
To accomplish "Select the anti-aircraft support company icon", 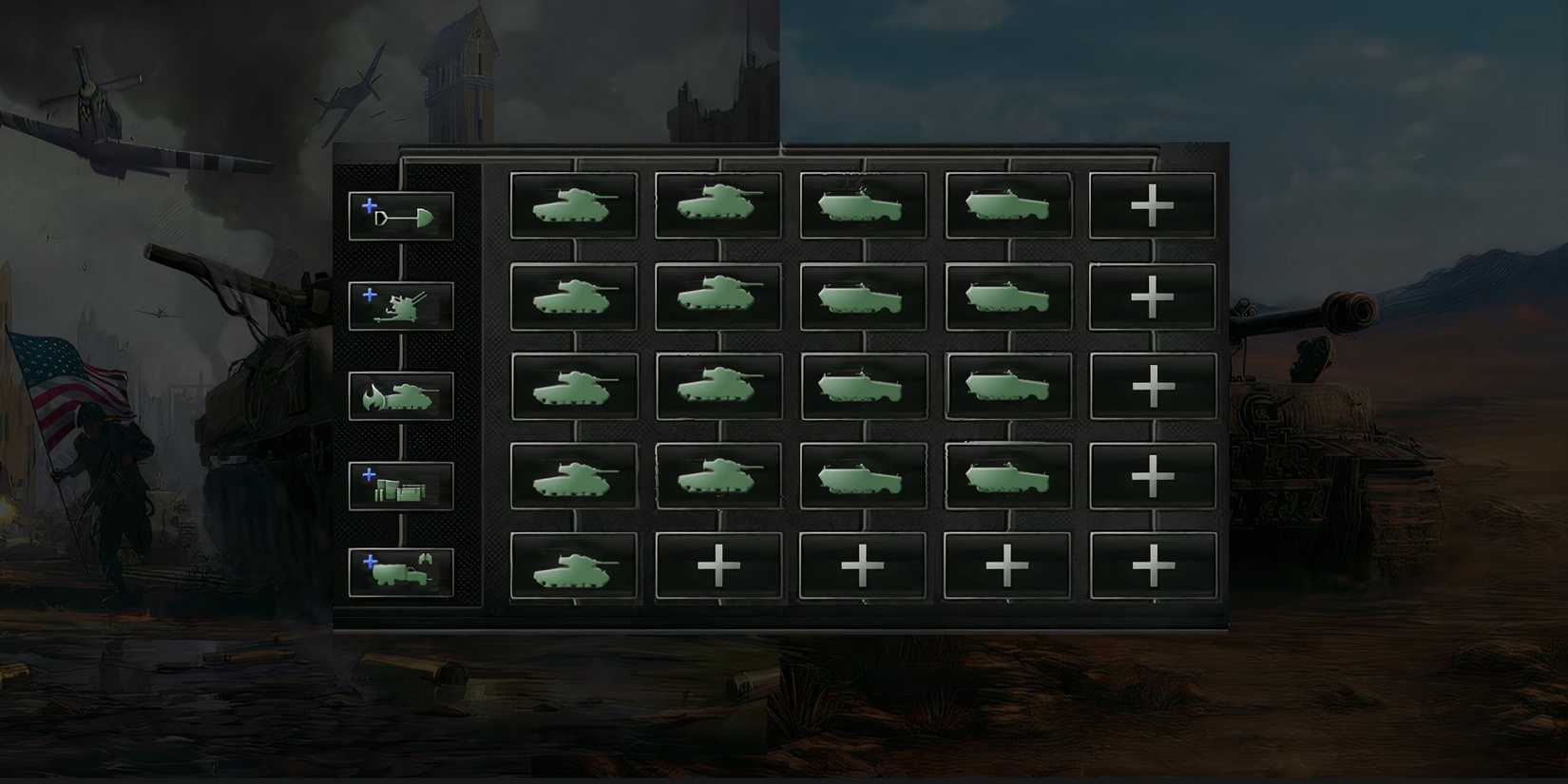I will point(401,306).
